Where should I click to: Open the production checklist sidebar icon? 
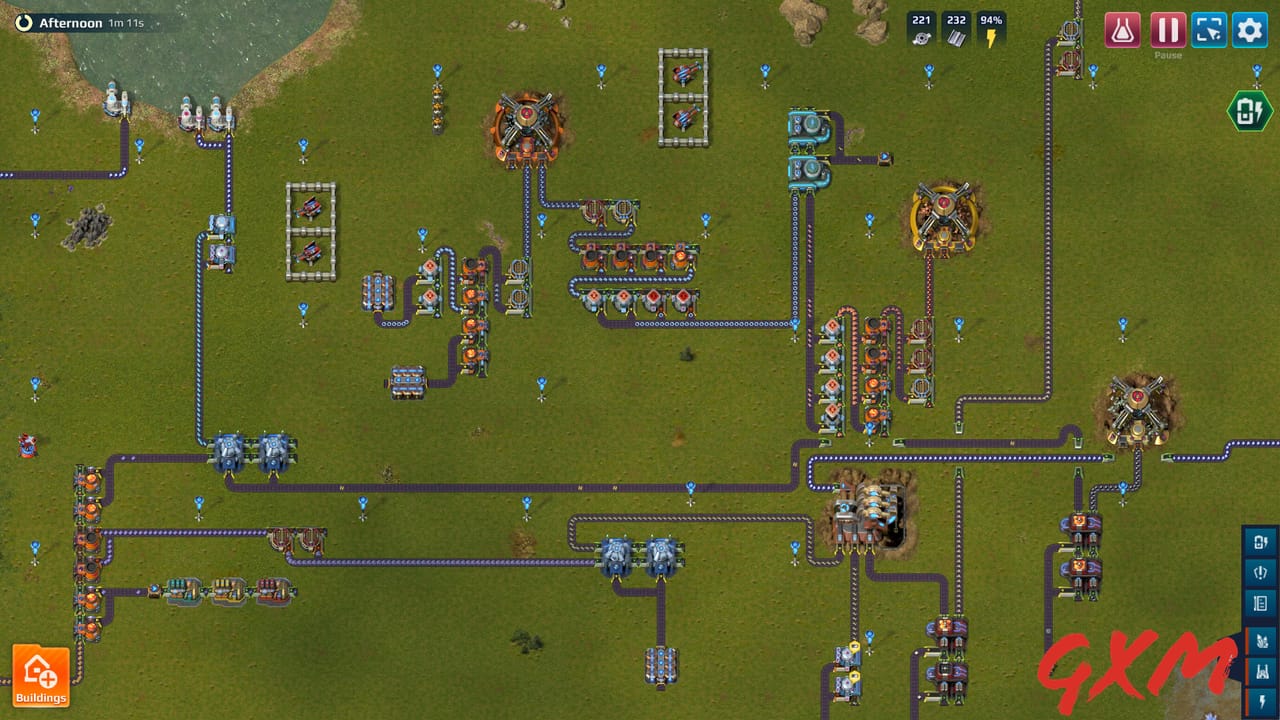pyautogui.click(x=1259, y=603)
